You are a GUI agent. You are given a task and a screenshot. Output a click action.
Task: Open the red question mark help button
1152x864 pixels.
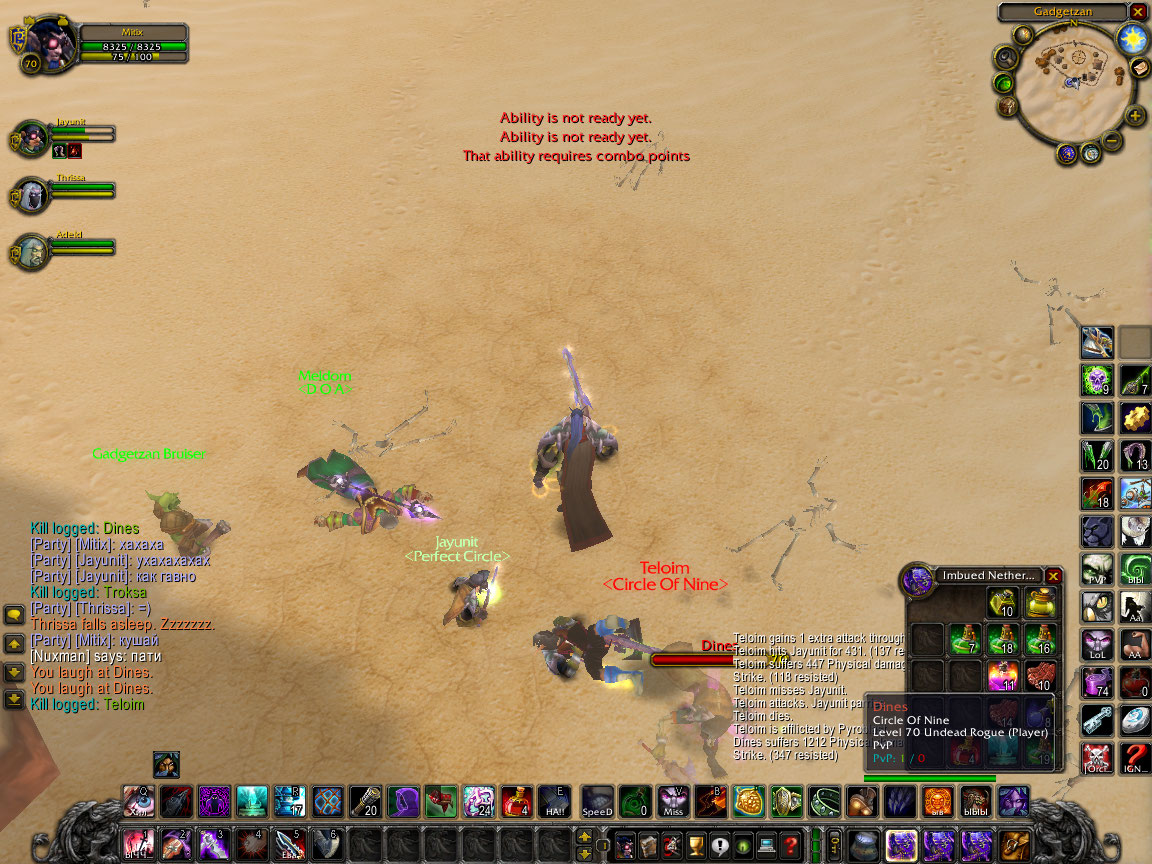pyautogui.click(x=789, y=846)
